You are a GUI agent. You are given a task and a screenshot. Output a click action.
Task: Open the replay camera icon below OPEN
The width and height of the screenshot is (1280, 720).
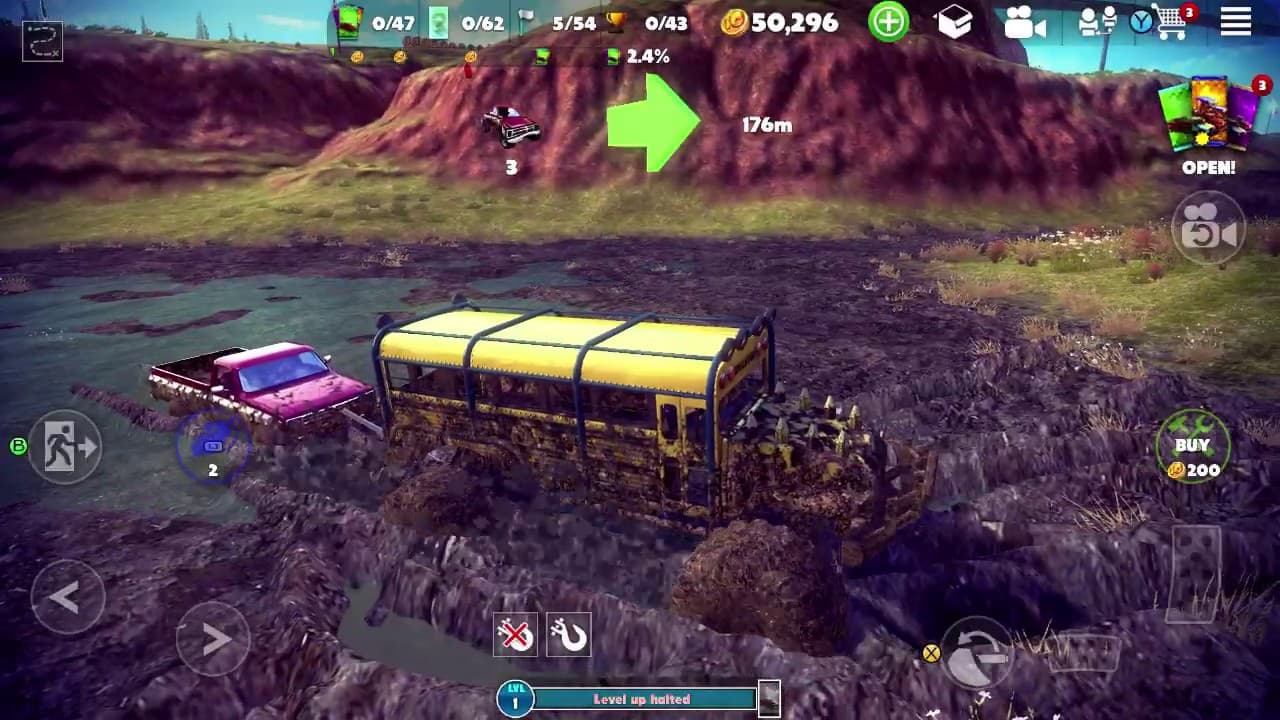coord(1208,230)
